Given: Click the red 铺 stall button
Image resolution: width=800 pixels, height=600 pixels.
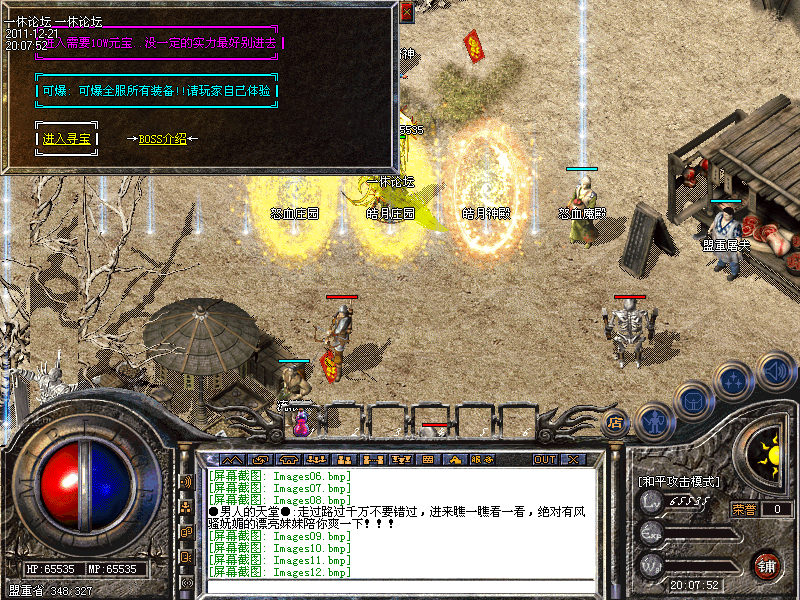Looking at the screenshot, I should (x=768, y=563).
